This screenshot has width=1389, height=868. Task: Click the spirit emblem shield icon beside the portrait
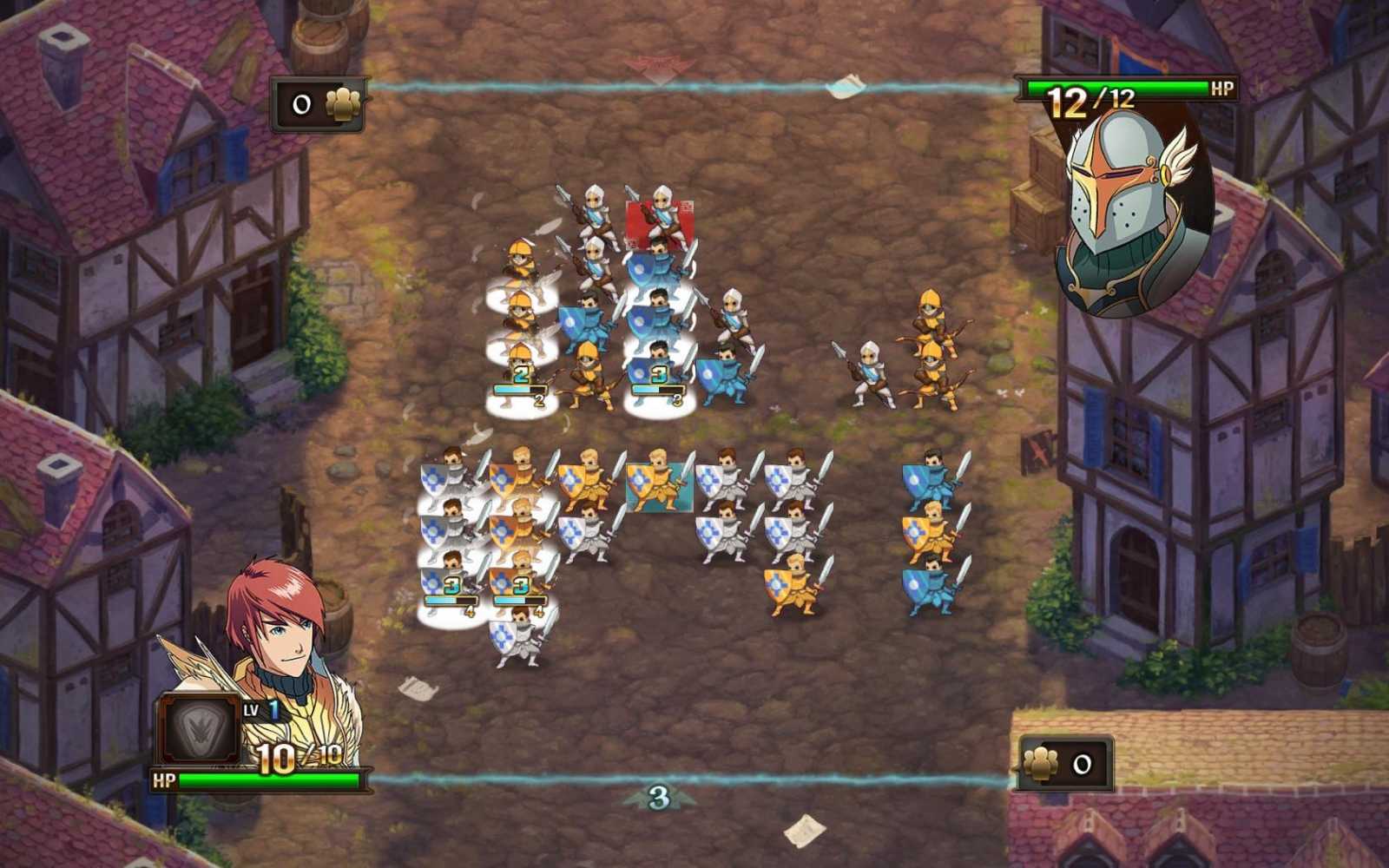pyautogui.click(x=200, y=729)
